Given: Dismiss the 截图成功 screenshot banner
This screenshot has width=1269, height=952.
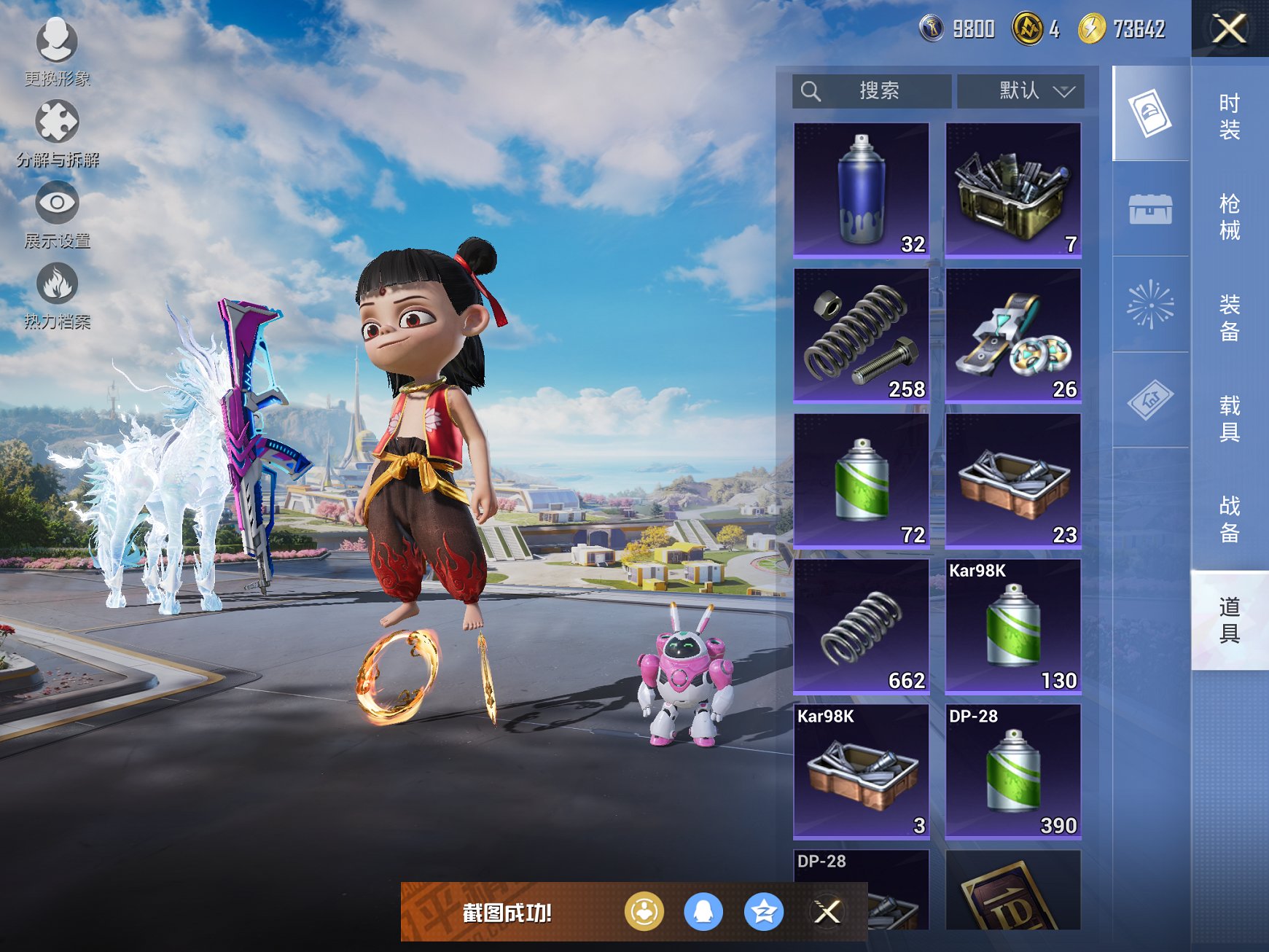Looking at the screenshot, I should [827, 912].
